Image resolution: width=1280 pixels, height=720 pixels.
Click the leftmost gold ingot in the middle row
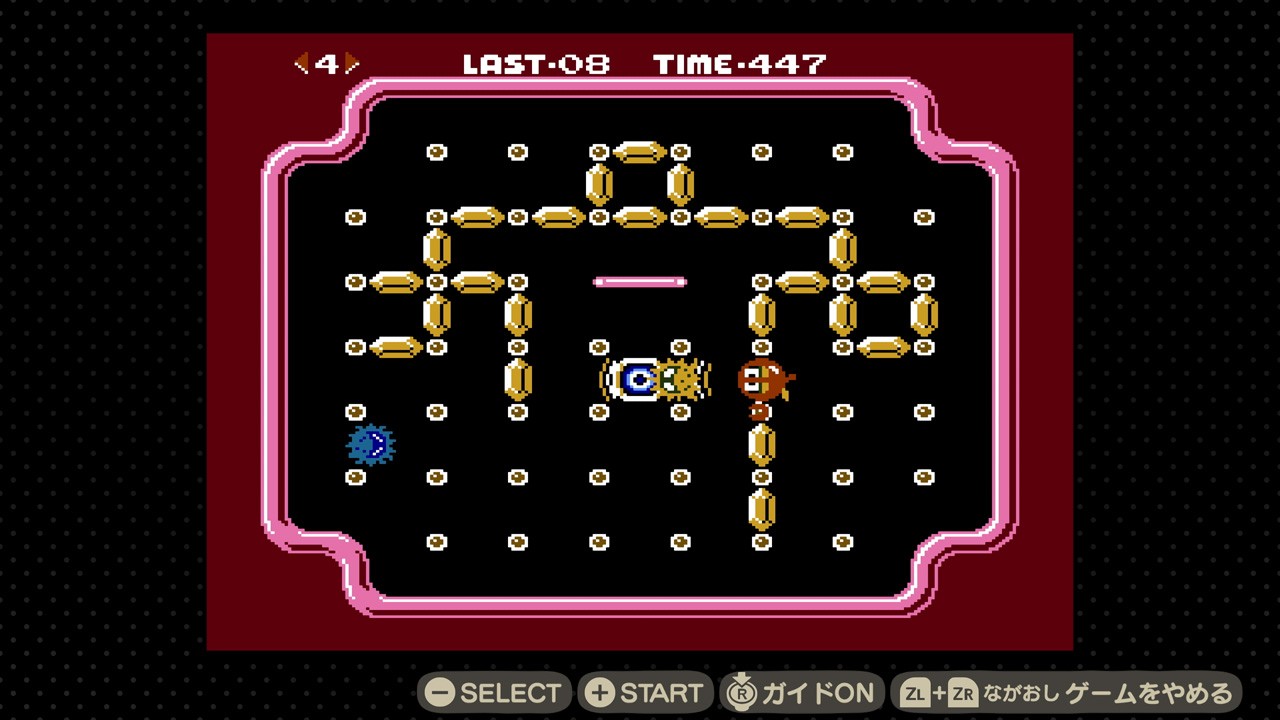coord(394,282)
